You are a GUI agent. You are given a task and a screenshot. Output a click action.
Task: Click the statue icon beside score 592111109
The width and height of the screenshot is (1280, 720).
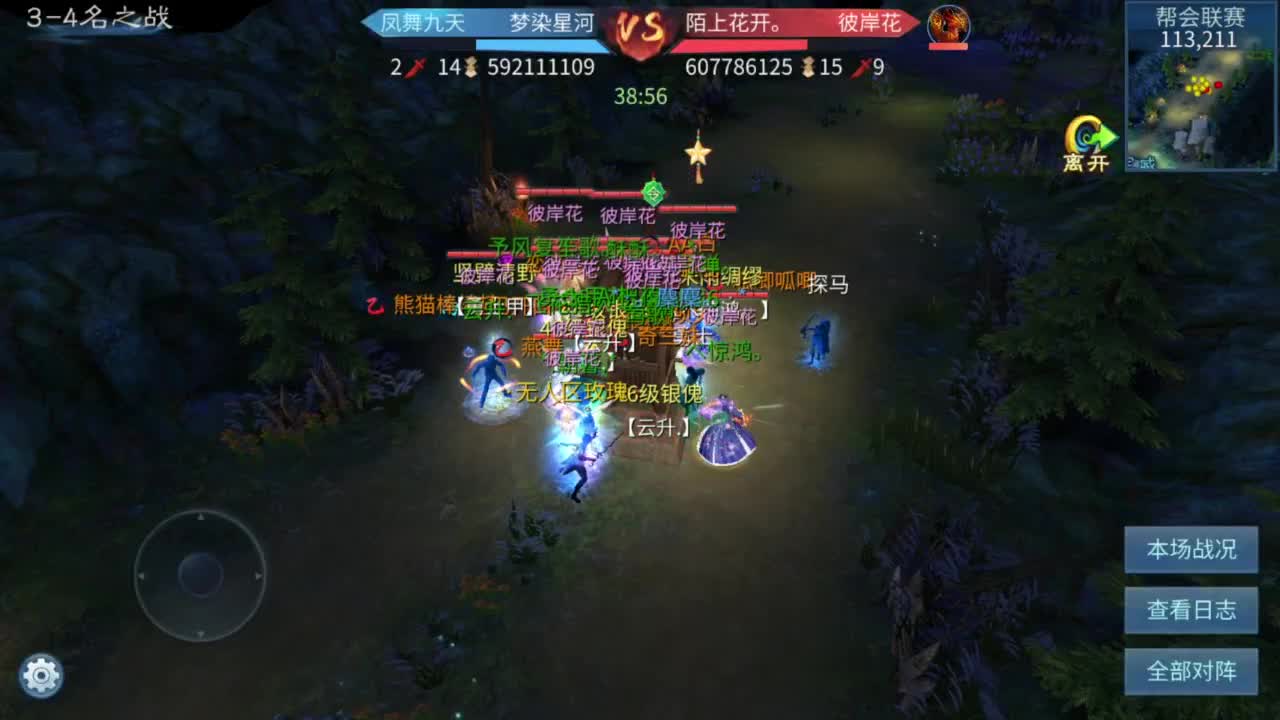[x=470, y=67]
